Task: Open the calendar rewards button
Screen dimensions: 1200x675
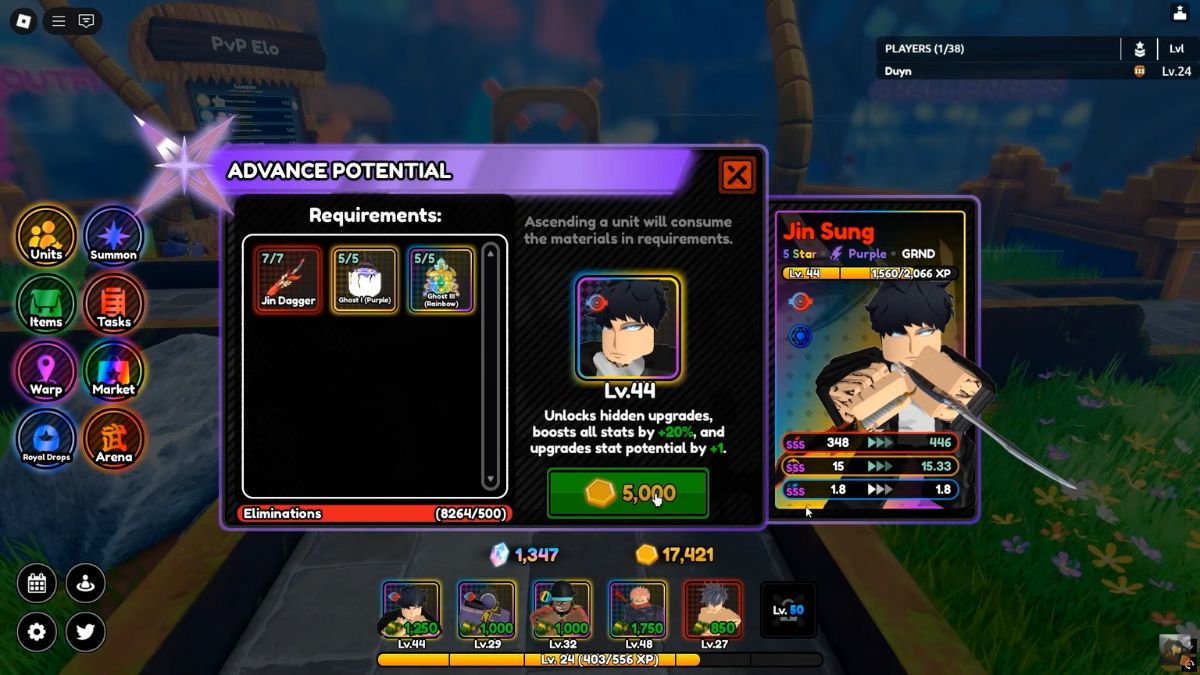Action: tap(37, 584)
